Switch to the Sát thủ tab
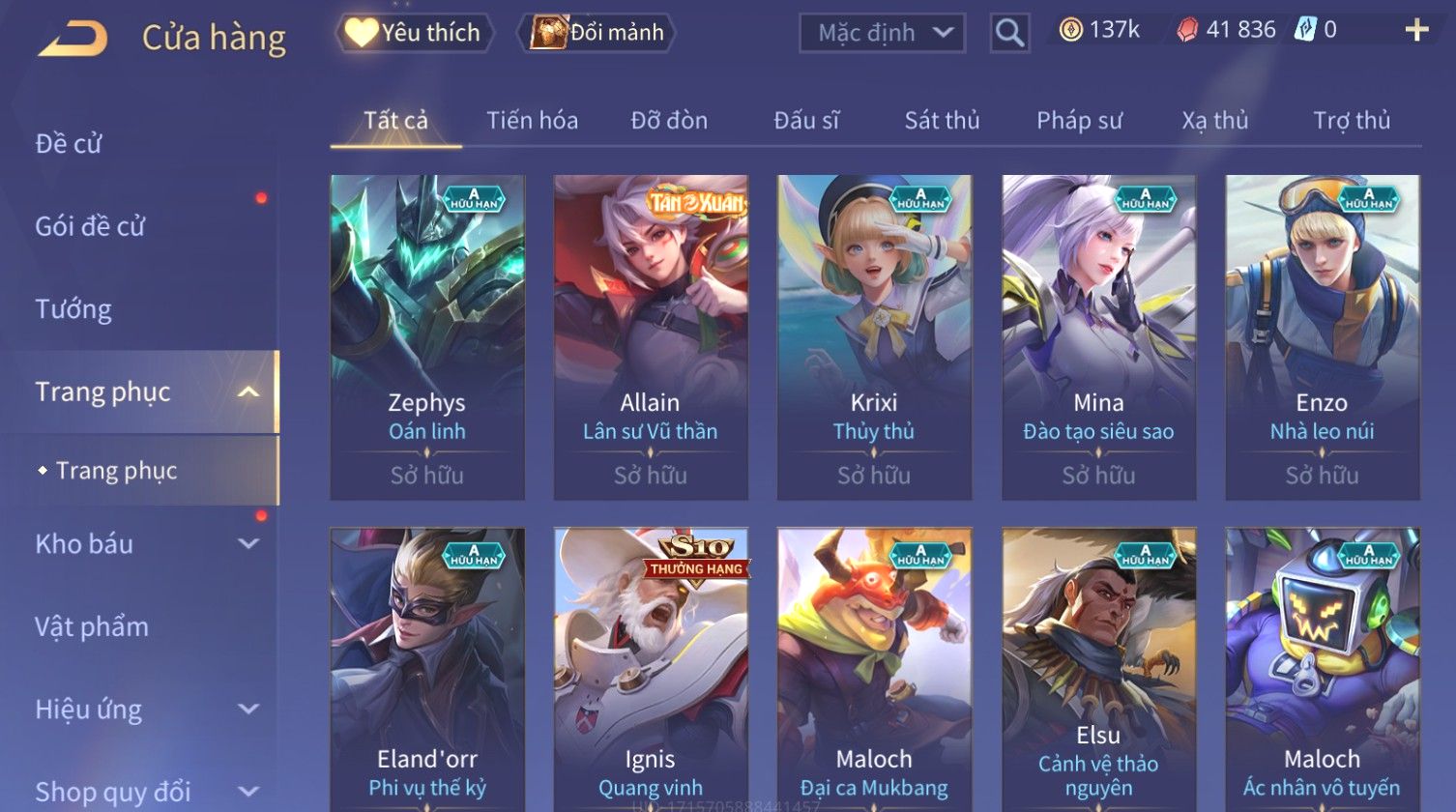This screenshot has height=812, width=1456. [942, 121]
